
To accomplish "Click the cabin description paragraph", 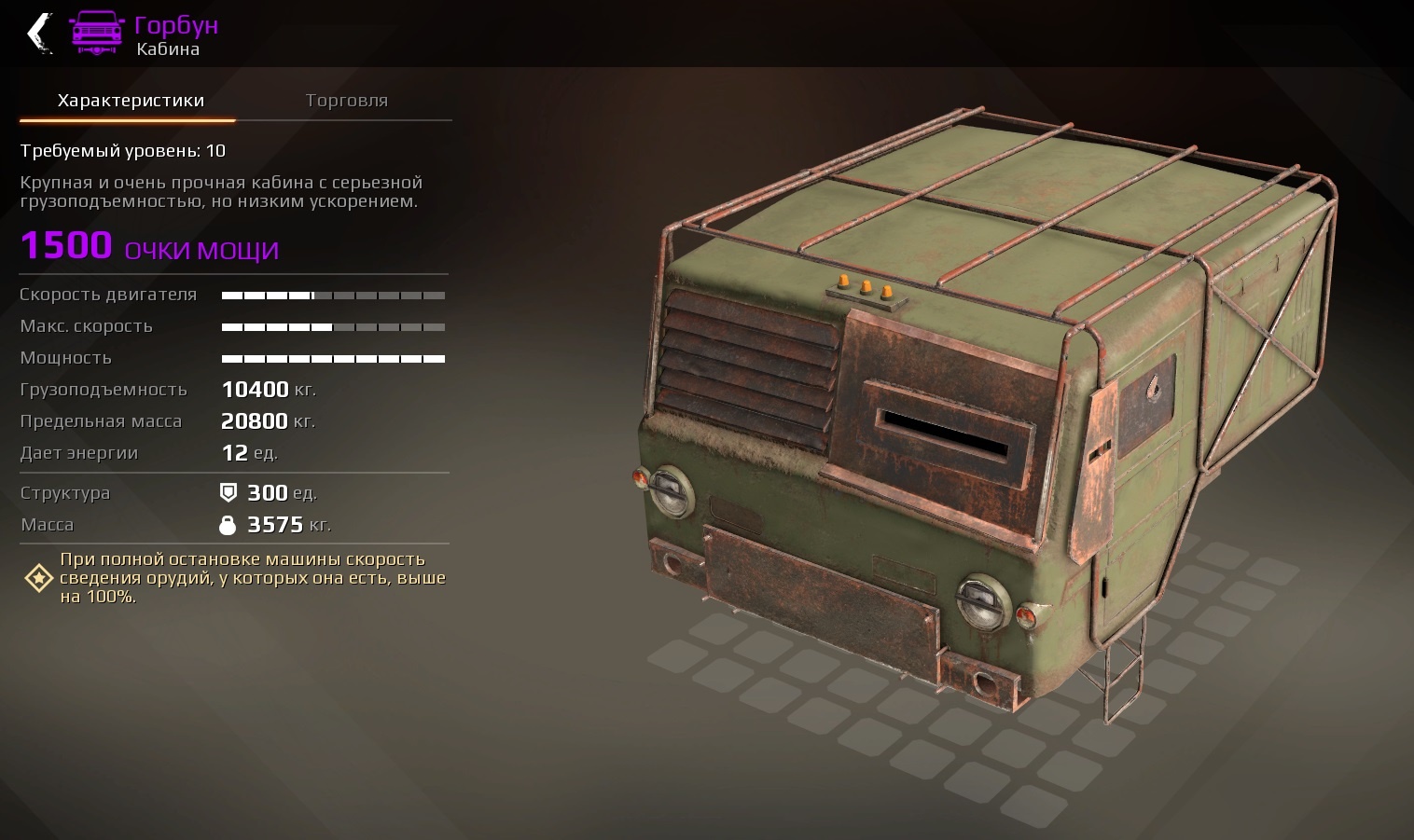I will tap(221, 192).
